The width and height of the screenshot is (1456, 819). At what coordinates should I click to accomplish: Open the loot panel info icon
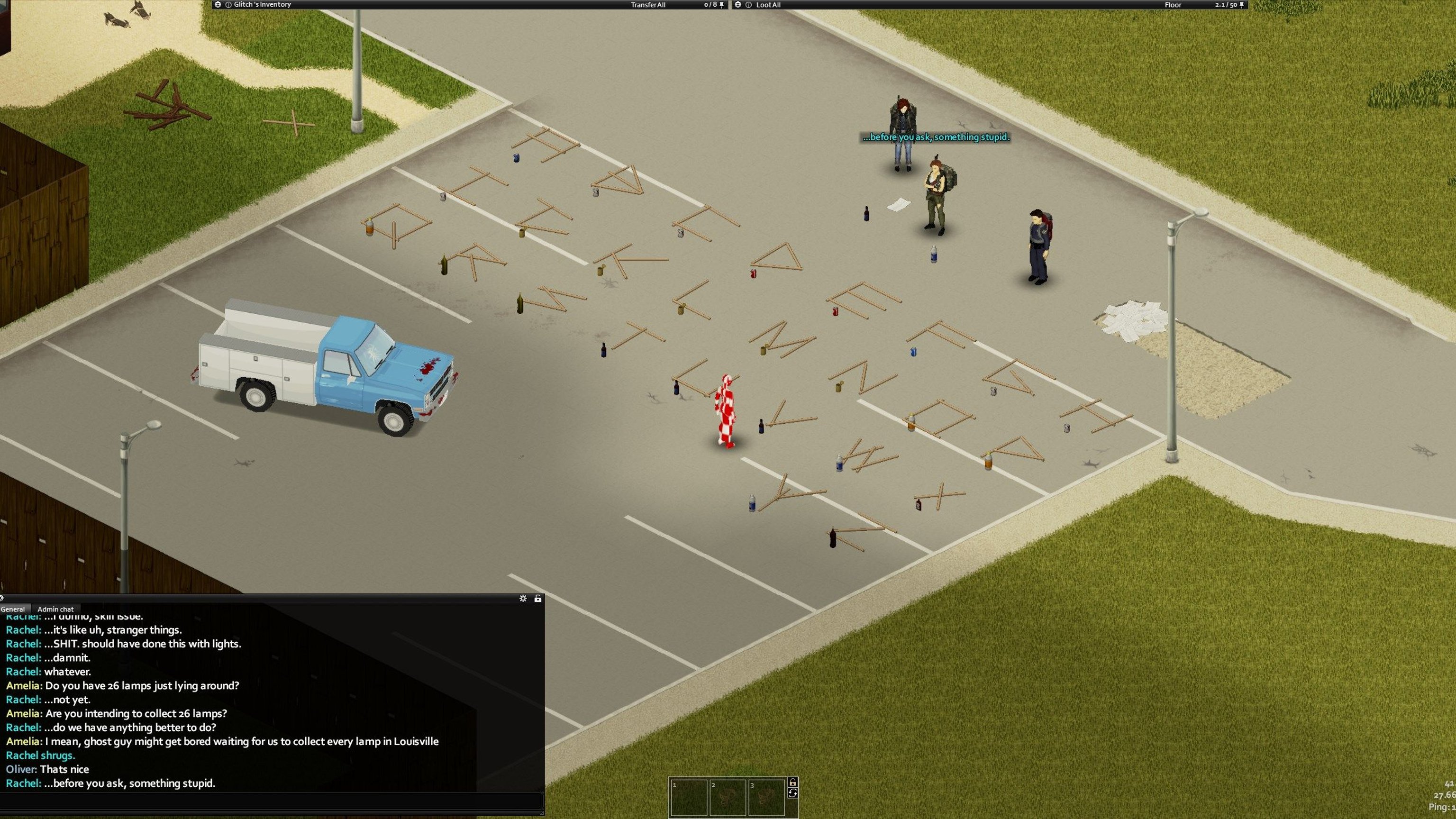[748, 5]
